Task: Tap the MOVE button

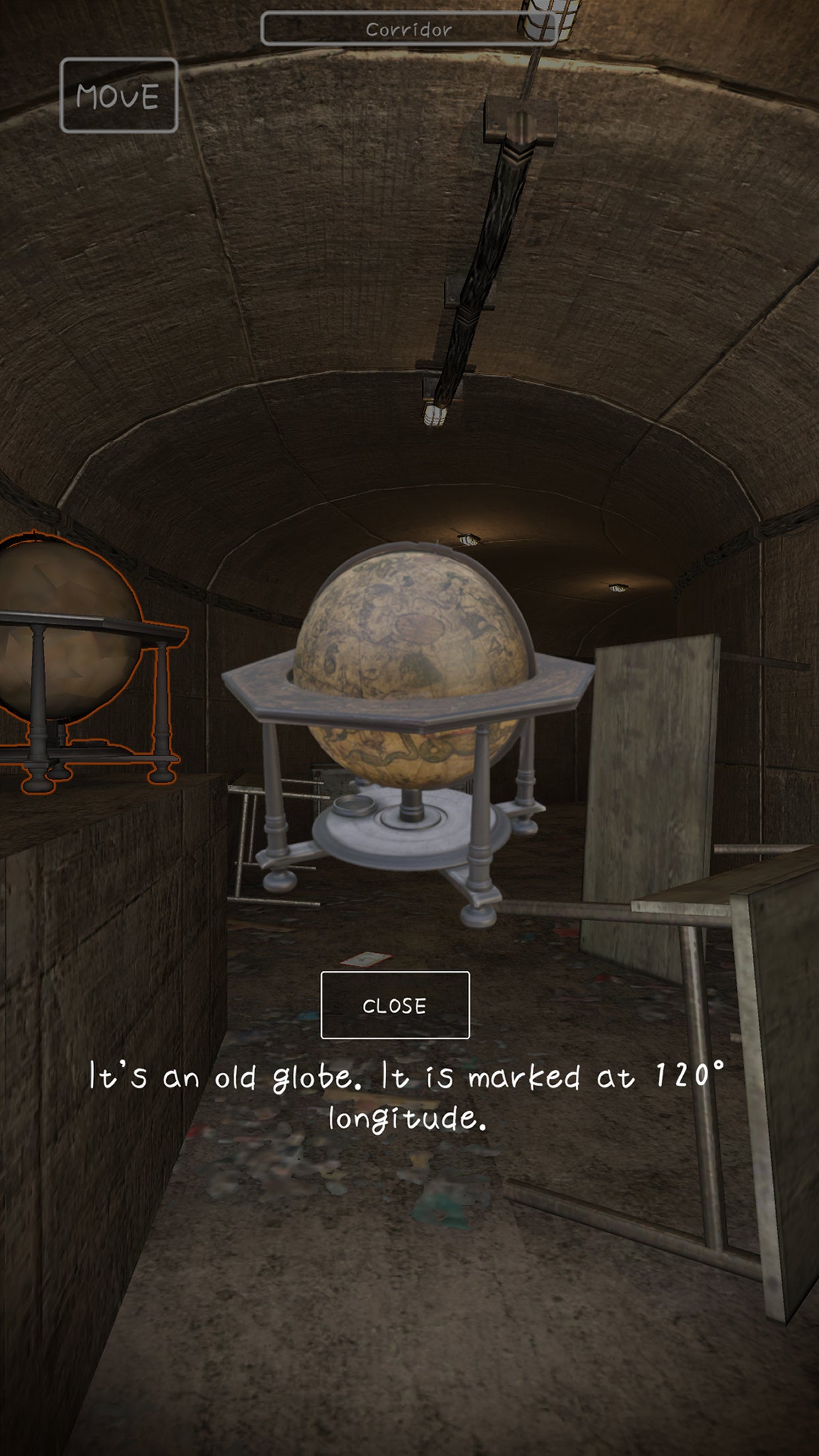Action: point(119,96)
